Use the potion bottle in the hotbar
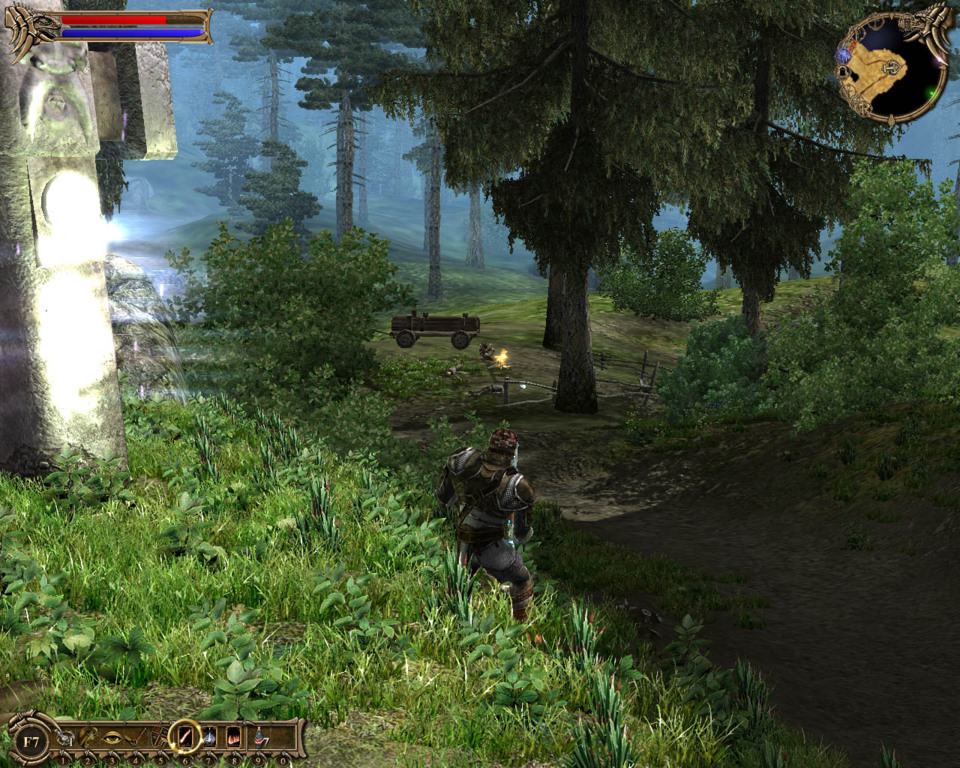Viewport: 960px width, 768px height. (x=259, y=737)
